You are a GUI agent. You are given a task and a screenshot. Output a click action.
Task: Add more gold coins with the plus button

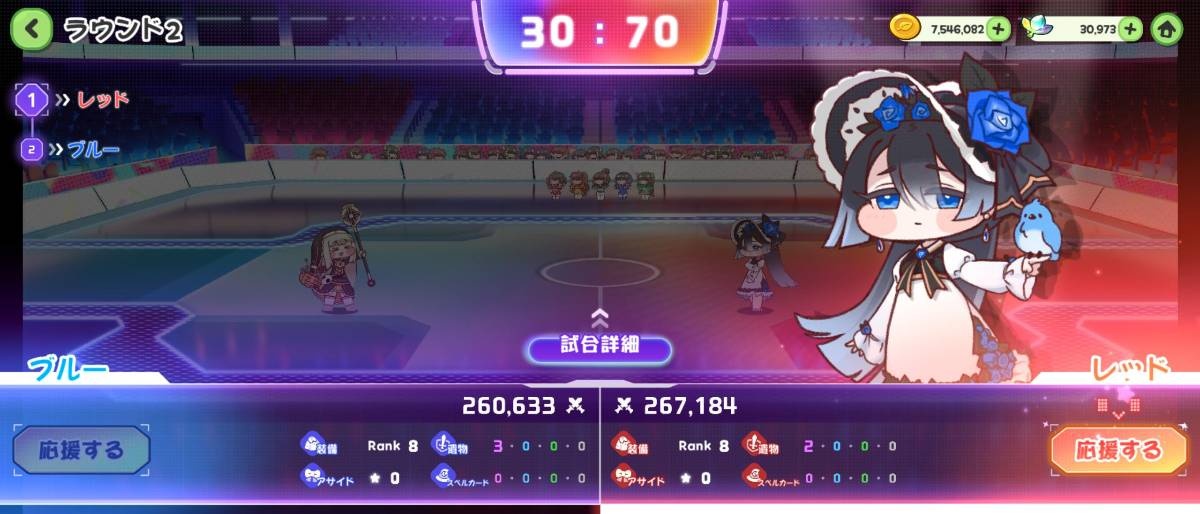pos(998,29)
